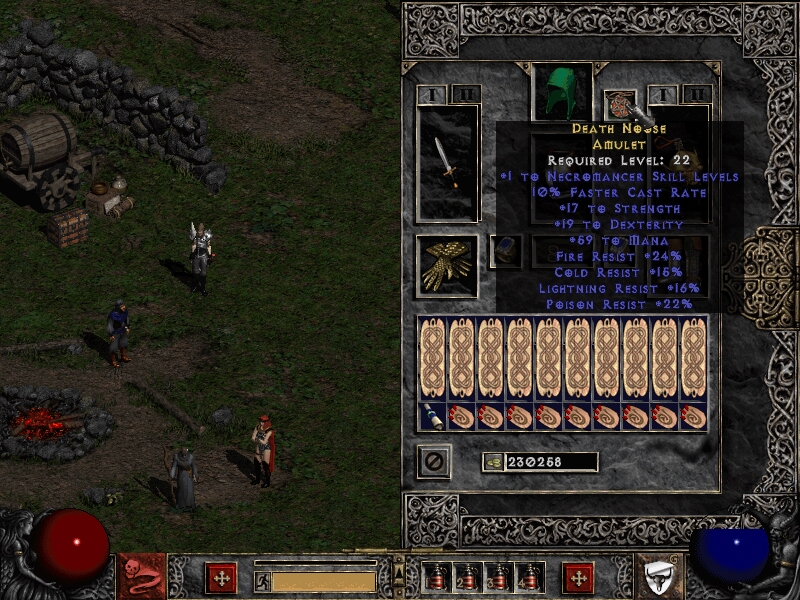Use the first belt potion
The image size is (800, 600).
436,577
